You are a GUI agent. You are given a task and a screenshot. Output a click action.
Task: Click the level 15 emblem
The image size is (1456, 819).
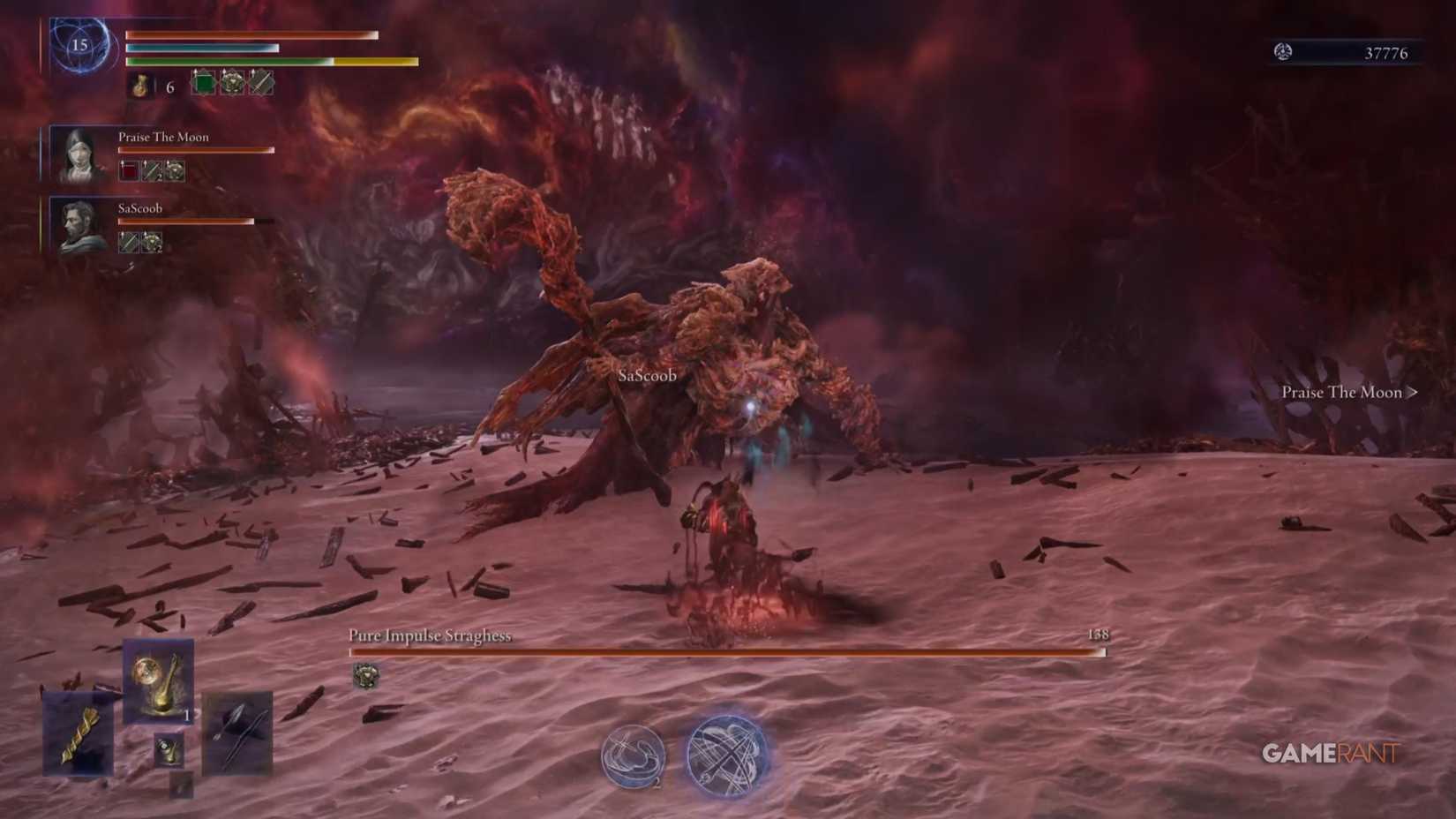tap(80, 44)
